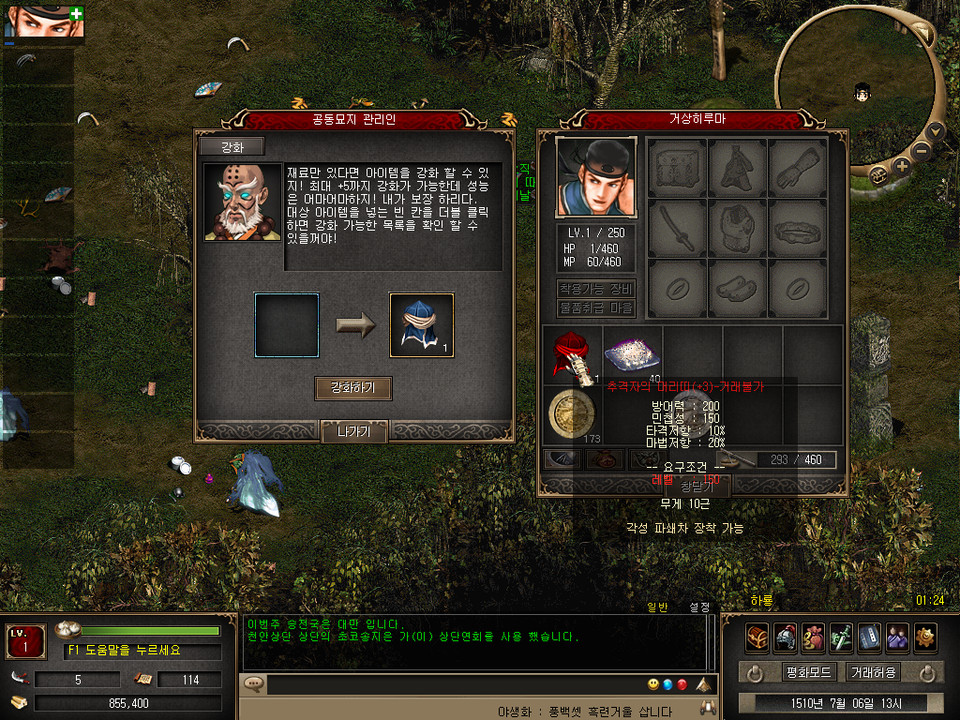Open the 설정 chat settings tab
The image size is (960, 720).
(699, 606)
